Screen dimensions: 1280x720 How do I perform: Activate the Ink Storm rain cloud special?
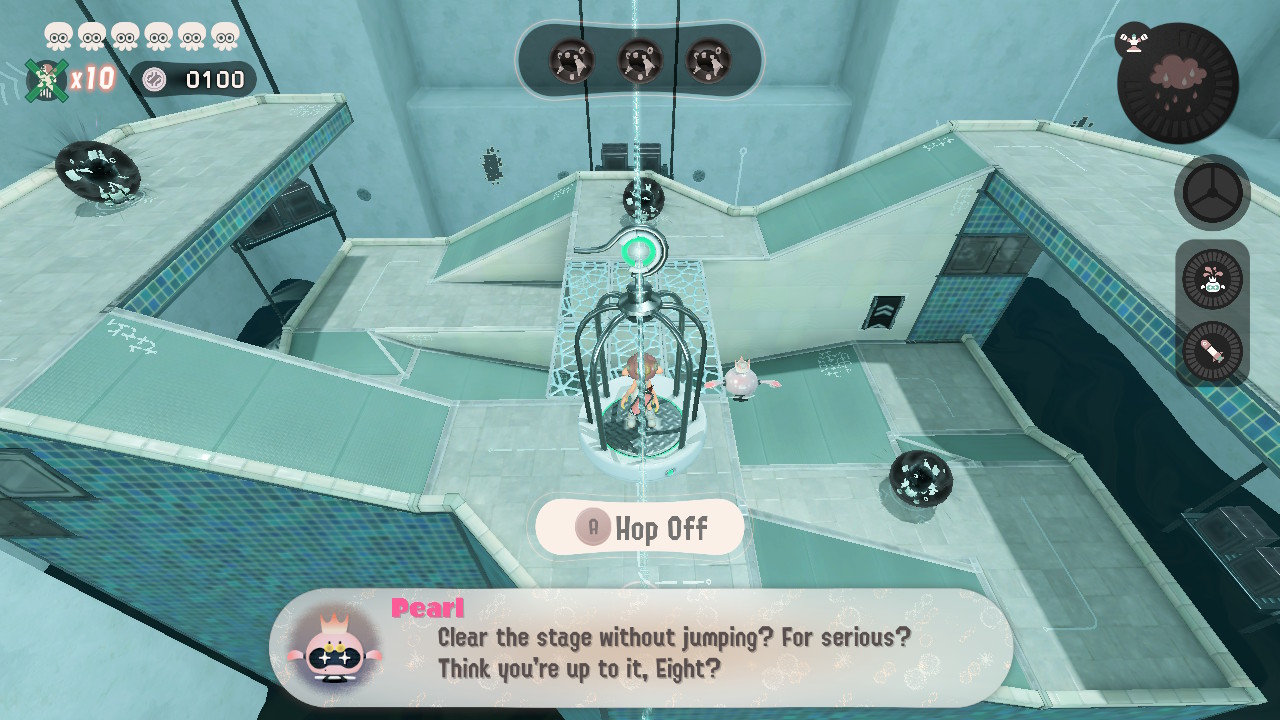coord(1178,83)
